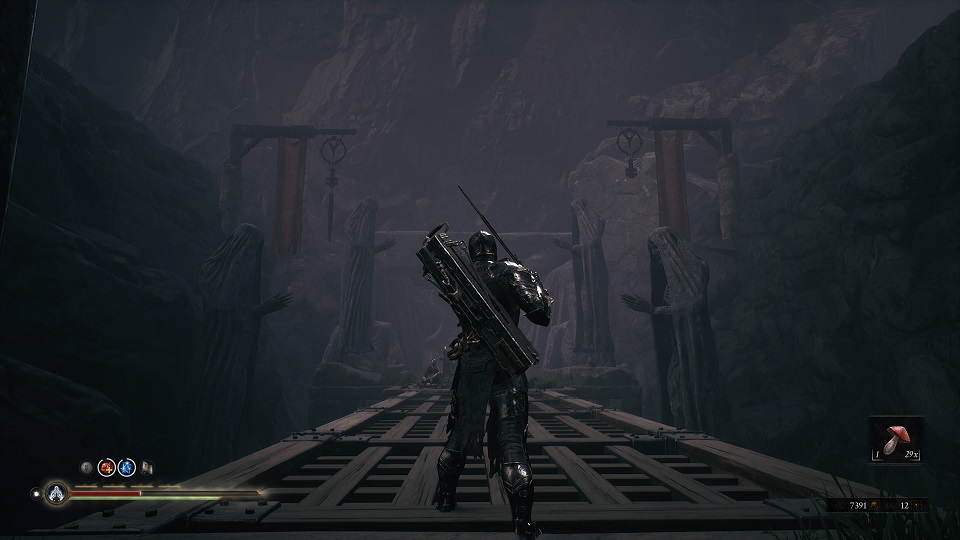Click the scroll status icon
This screenshot has width=960, height=540.
coord(146,466)
